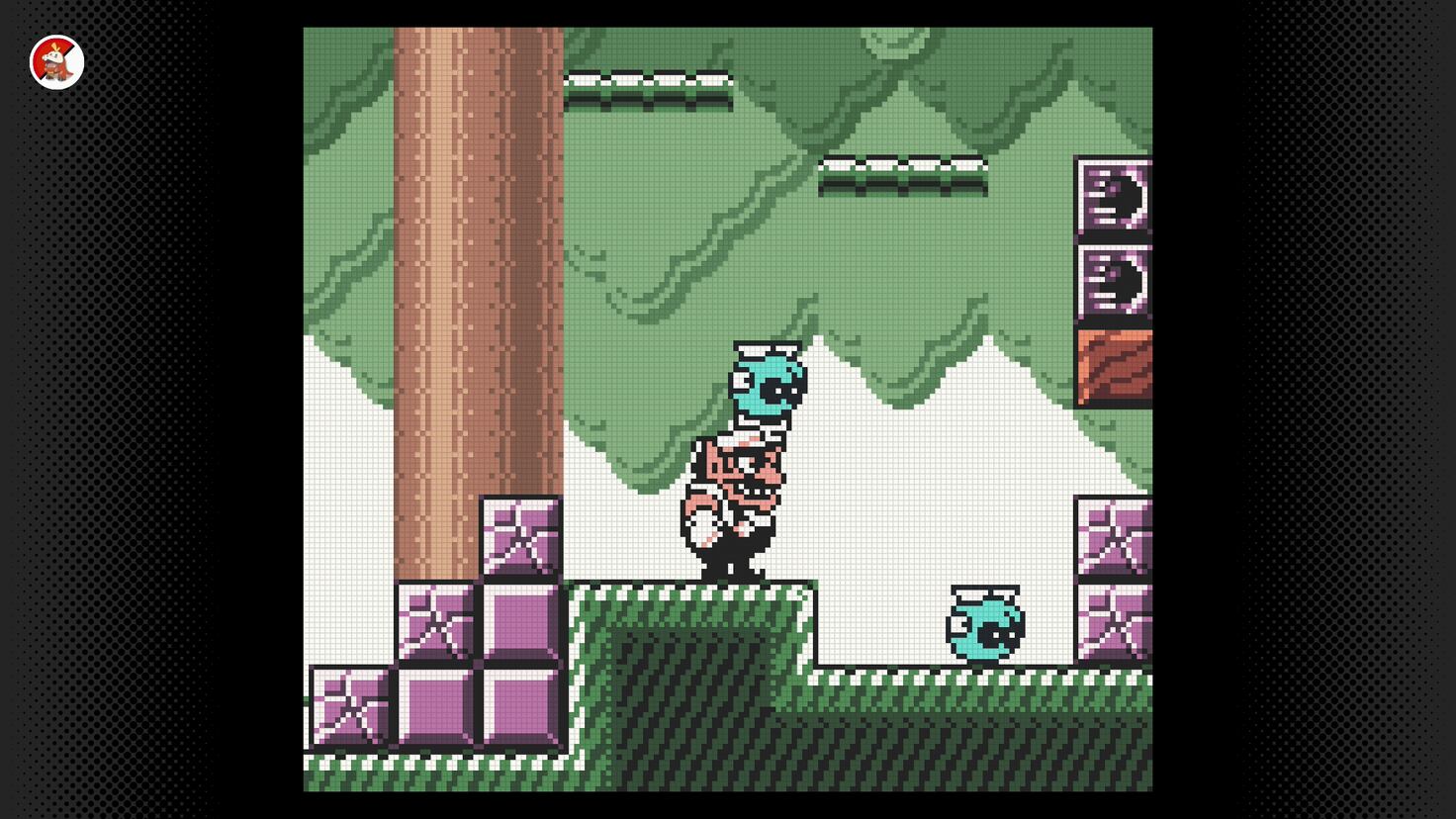Click the blue ball enemy on the ground
Screen dimensions: 1456x819
click(984, 623)
